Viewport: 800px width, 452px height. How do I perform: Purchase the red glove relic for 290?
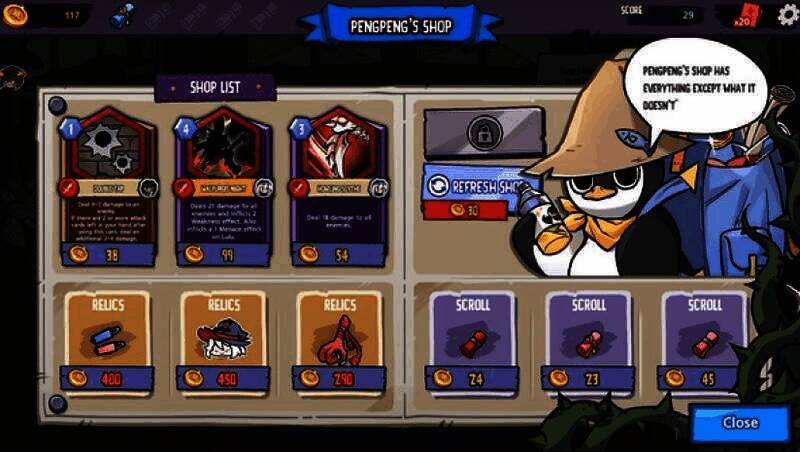click(x=338, y=338)
